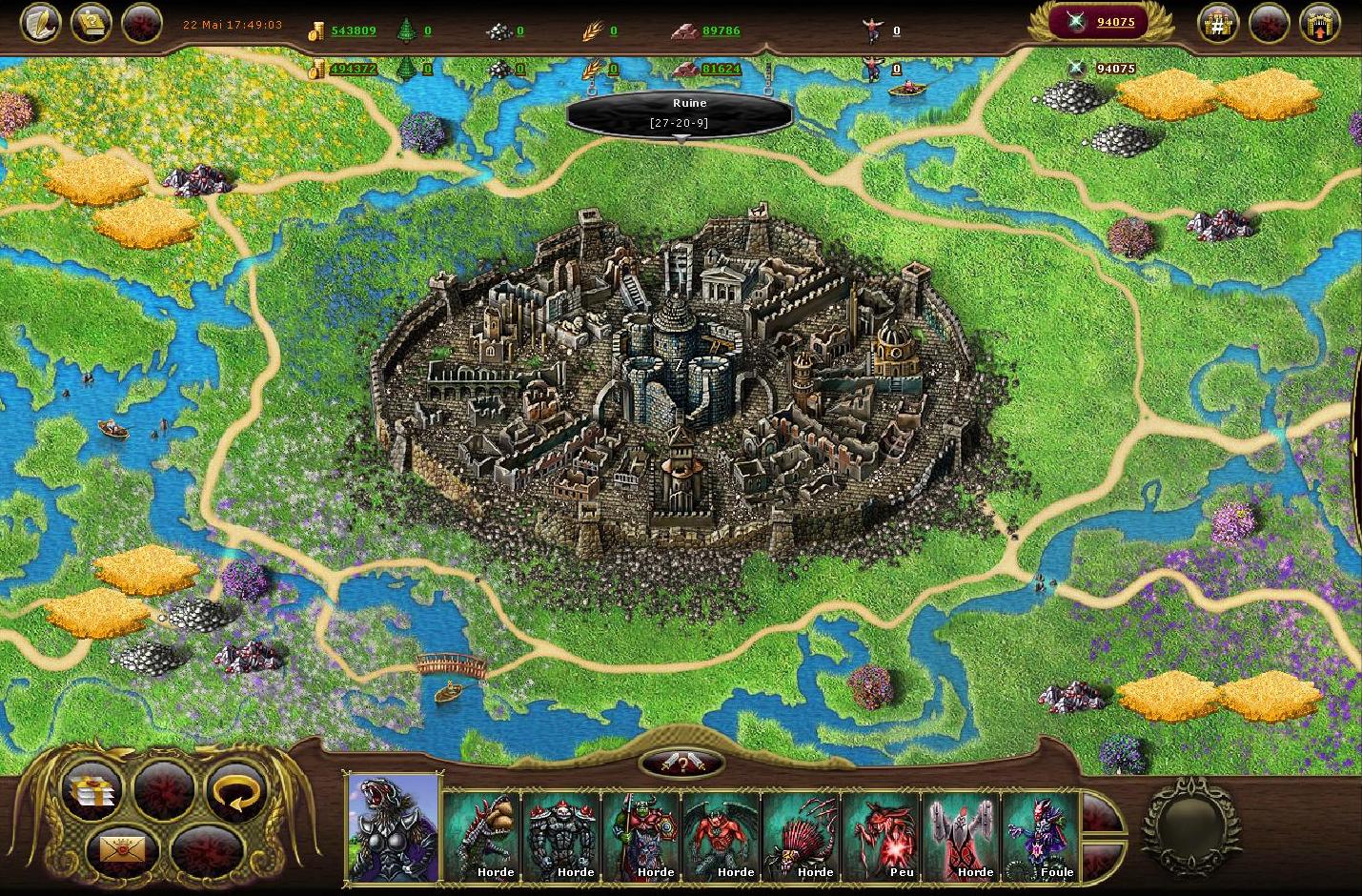
Task: Click the castle with up arrow button
Action: point(1319,24)
